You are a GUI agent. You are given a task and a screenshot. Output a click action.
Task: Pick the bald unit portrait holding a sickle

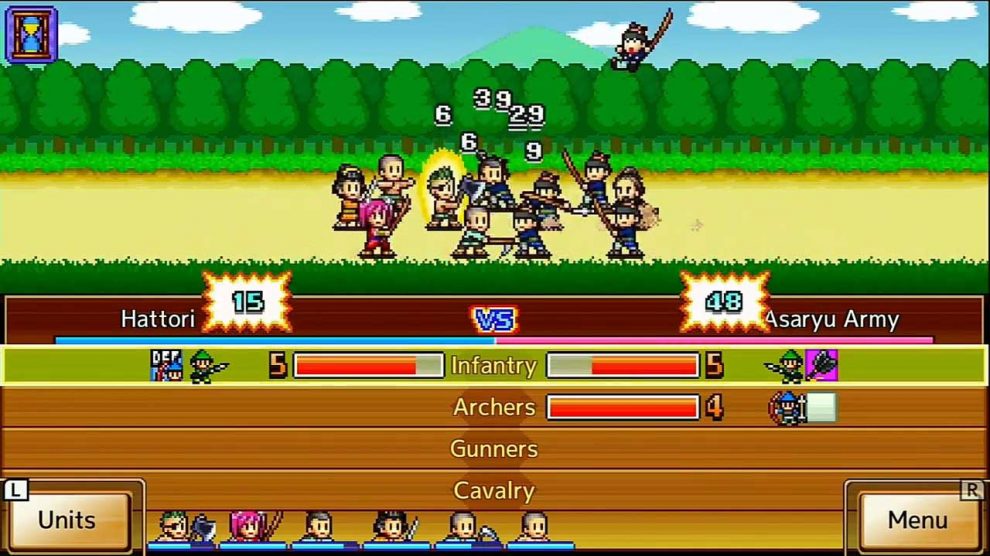tap(467, 528)
